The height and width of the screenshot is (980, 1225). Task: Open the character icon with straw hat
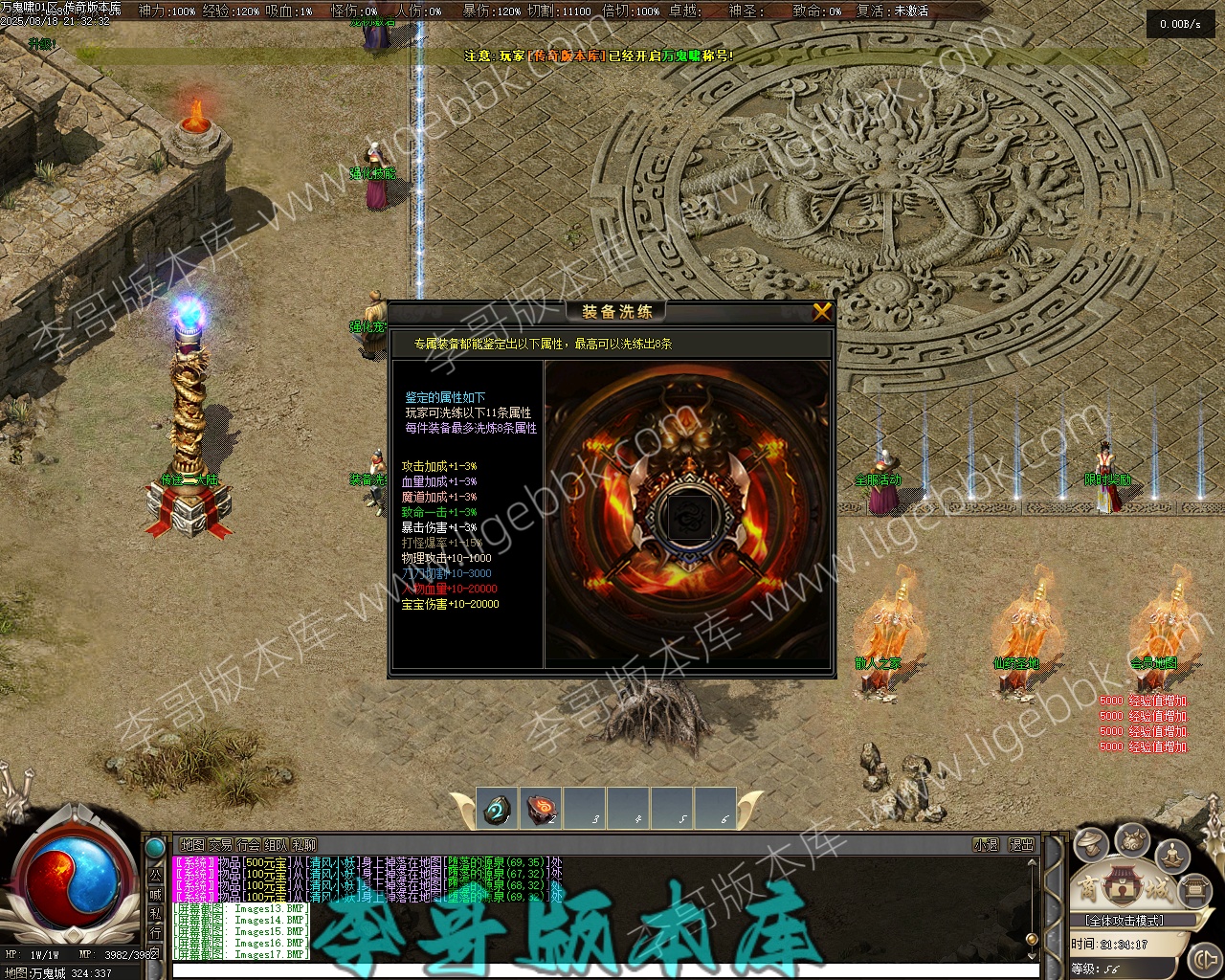[1091, 844]
